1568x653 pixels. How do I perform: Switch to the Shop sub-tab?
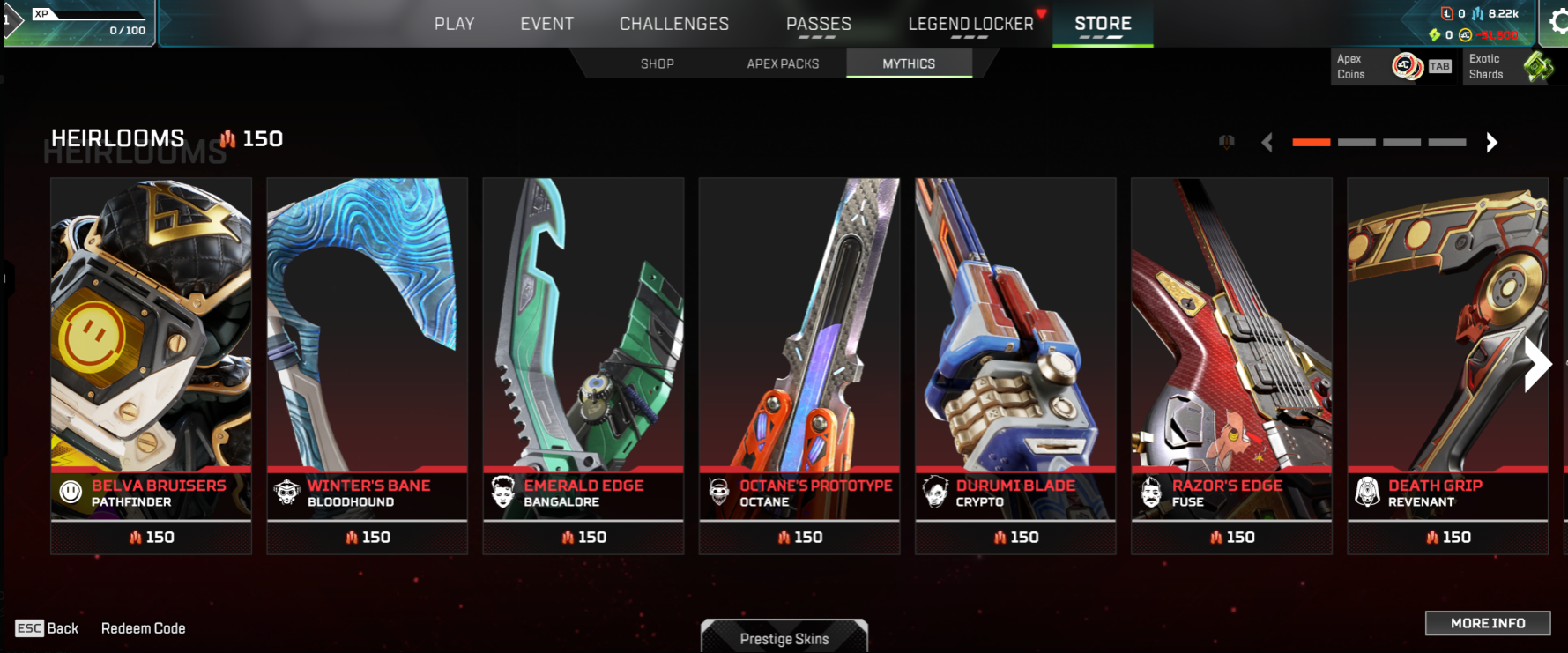coord(658,63)
